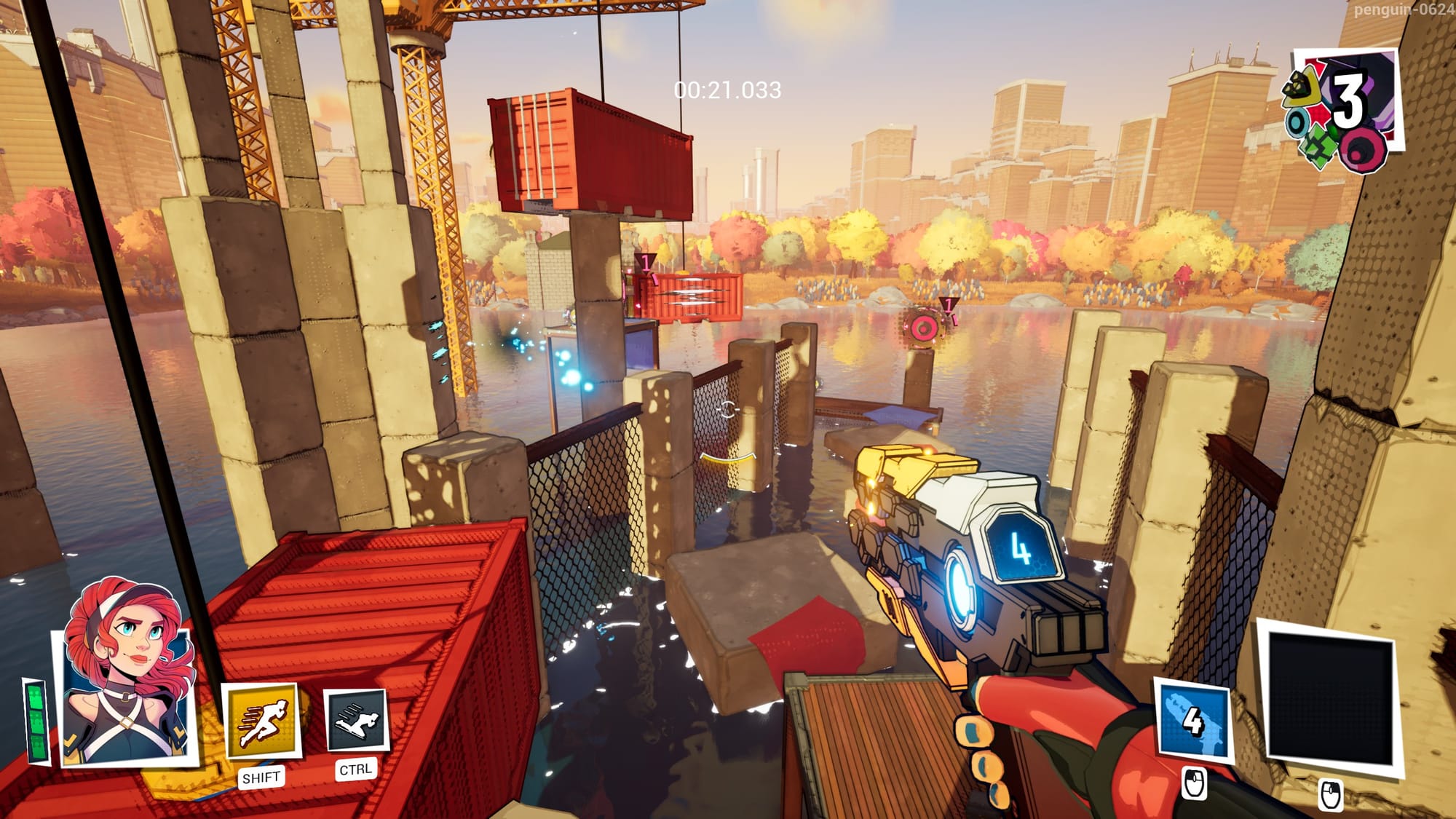Select the gray slide ability icon
Image resolution: width=1456 pixels, height=819 pixels.
pos(355,721)
